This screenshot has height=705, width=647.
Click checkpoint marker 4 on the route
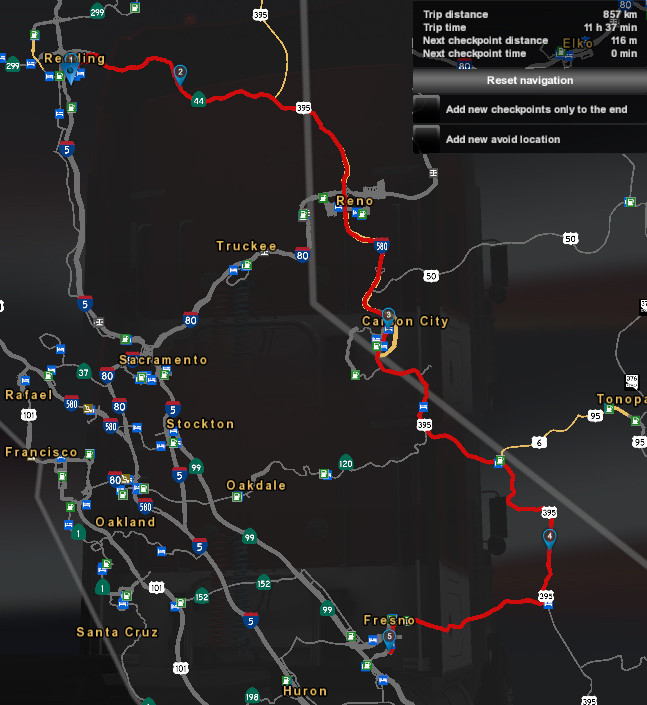[549, 538]
